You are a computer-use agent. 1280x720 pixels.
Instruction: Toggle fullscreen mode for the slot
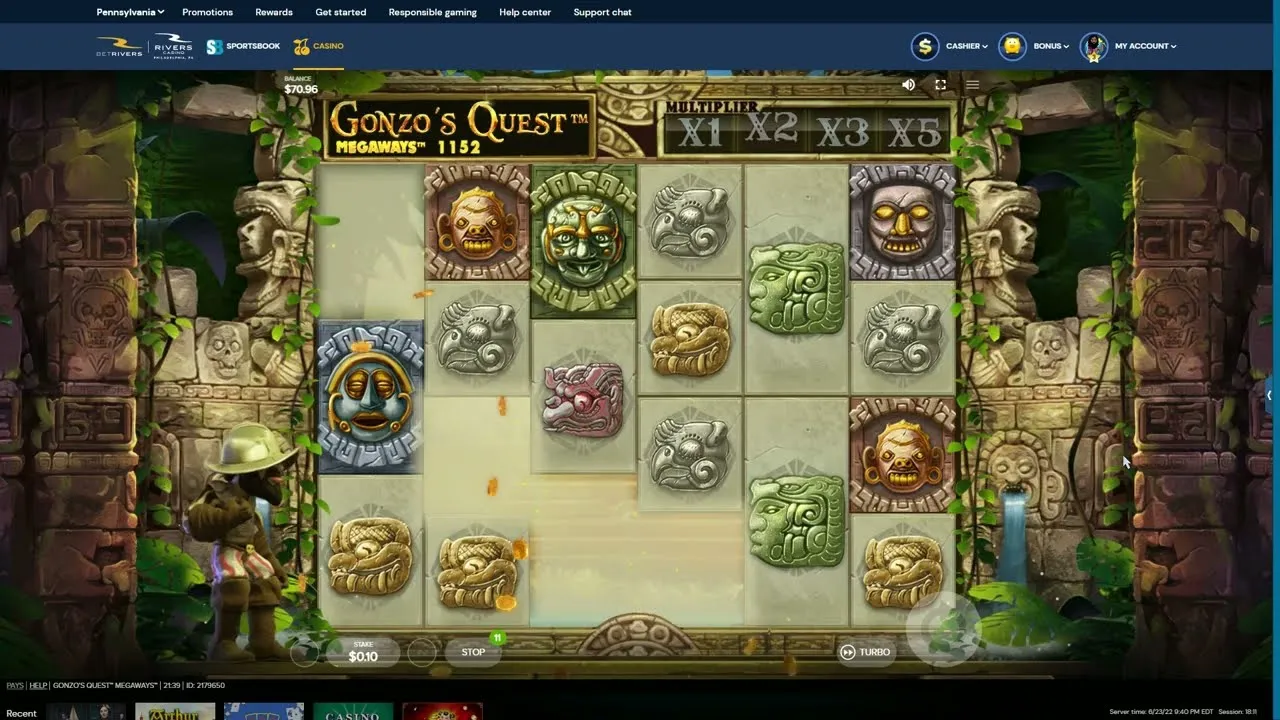click(x=940, y=84)
